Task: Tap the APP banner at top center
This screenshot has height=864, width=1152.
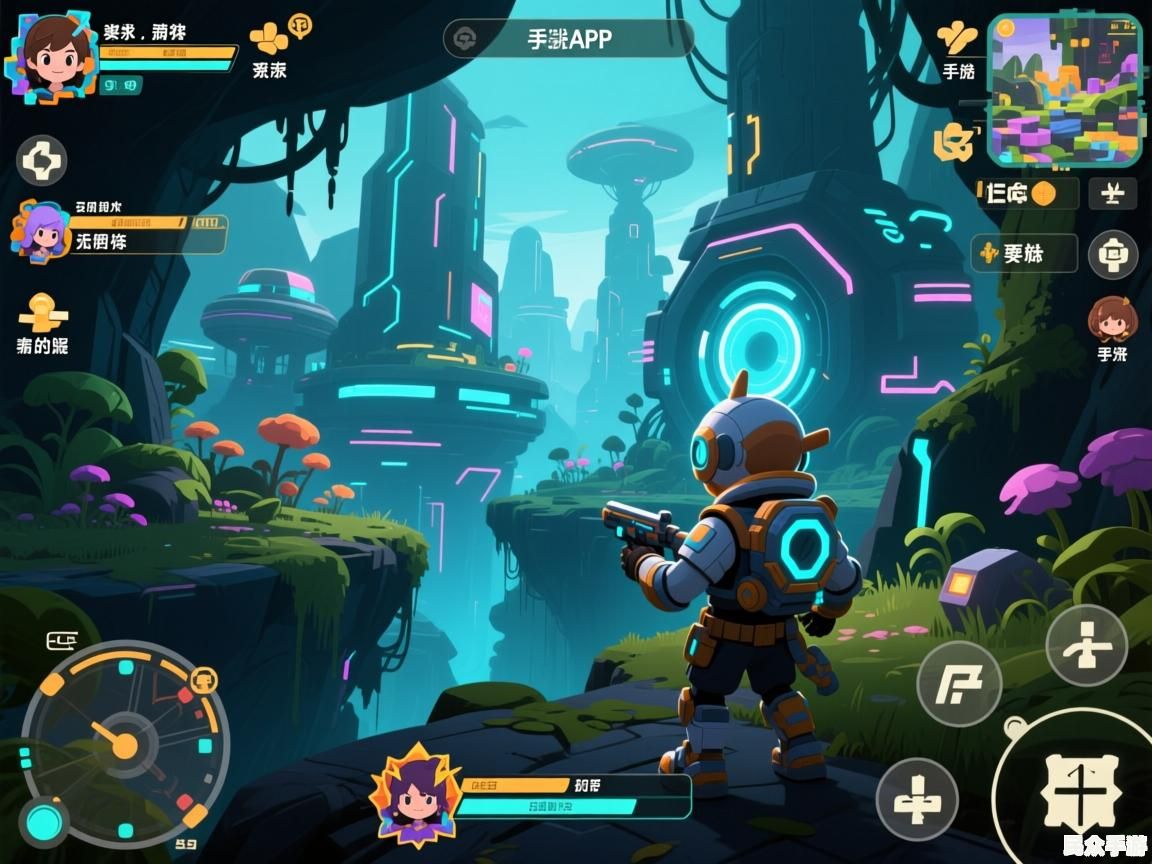Action: point(568,39)
